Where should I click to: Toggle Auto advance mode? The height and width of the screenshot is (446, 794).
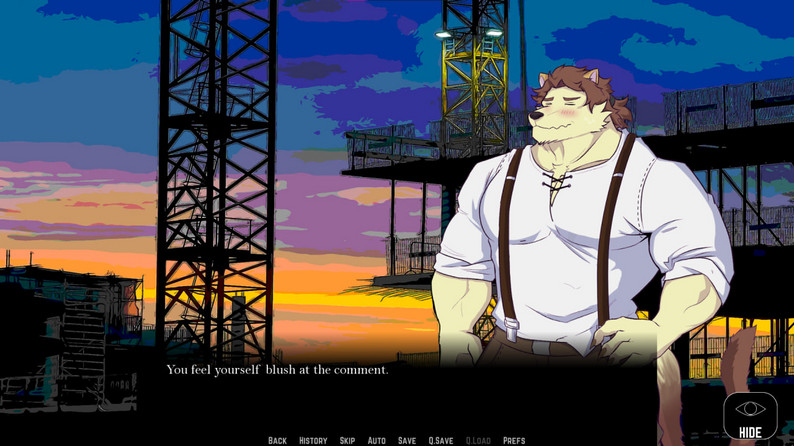[376, 440]
